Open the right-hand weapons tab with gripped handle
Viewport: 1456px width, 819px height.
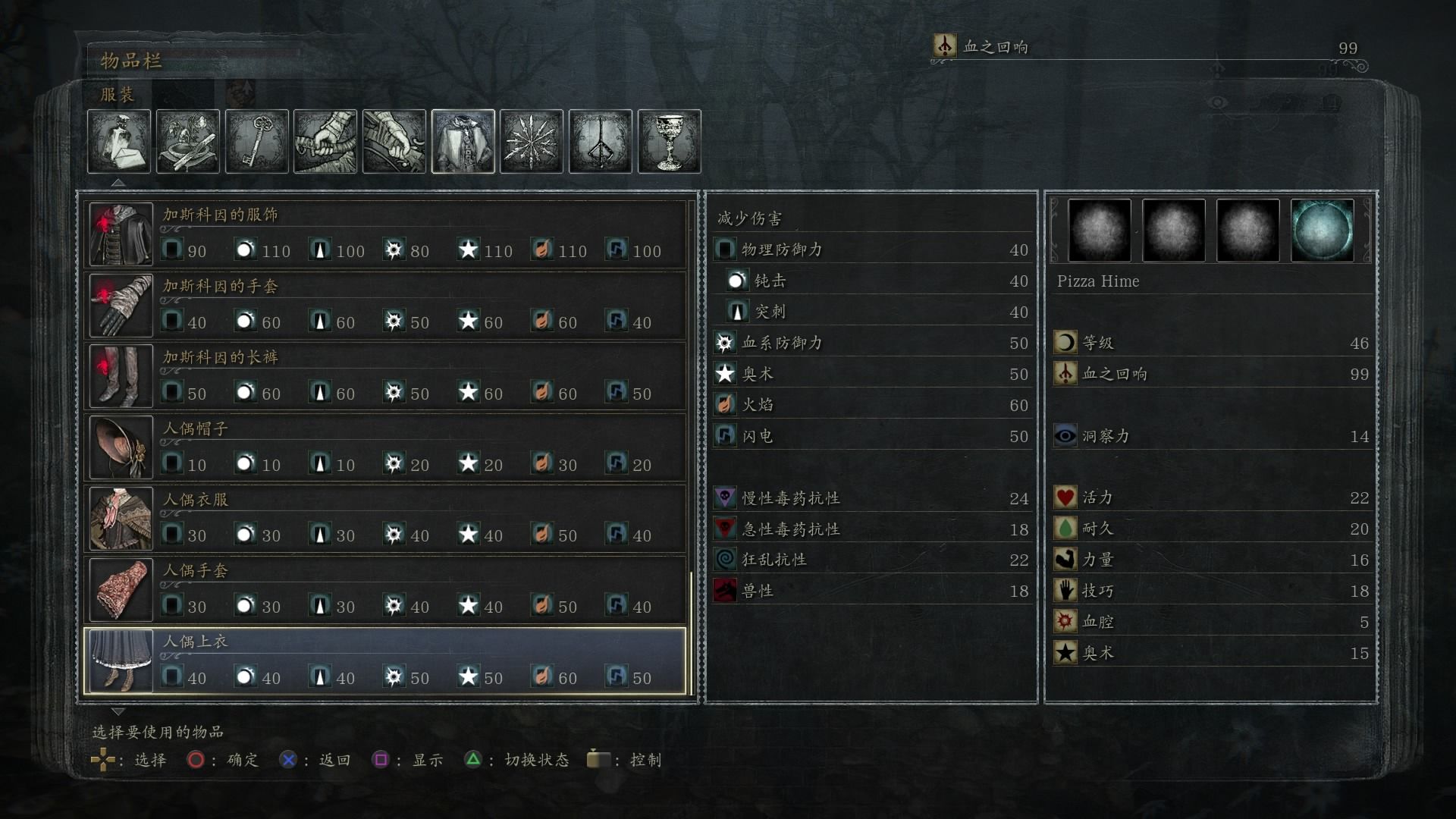click(x=325, y=142)
